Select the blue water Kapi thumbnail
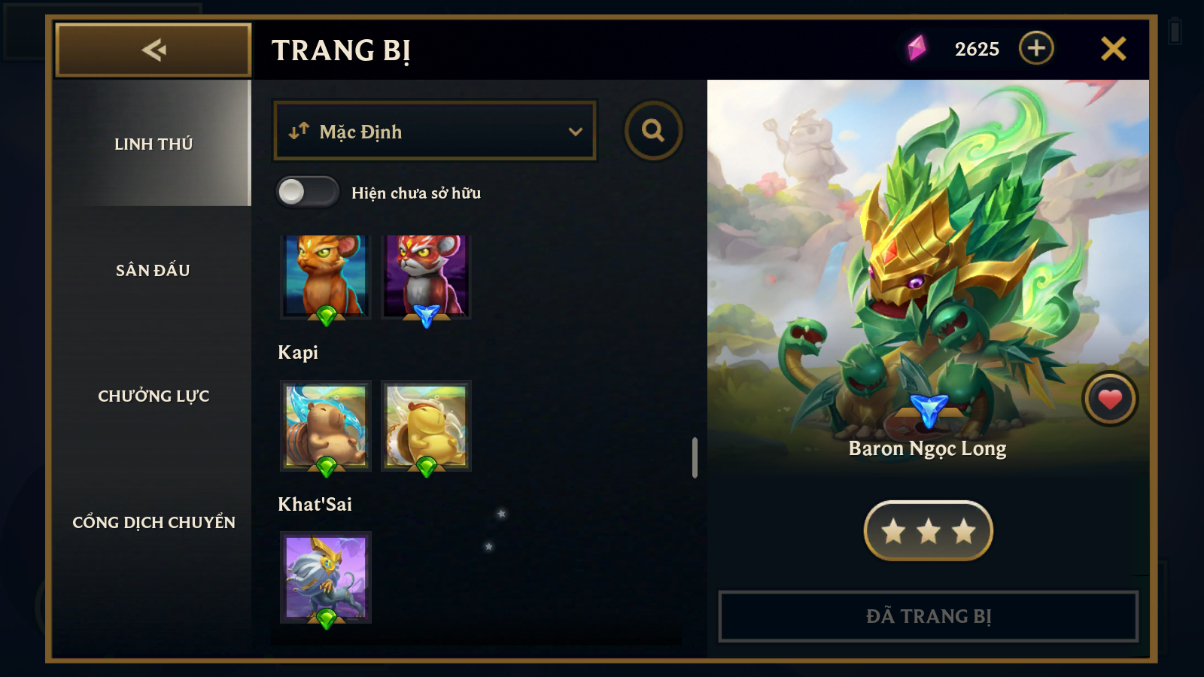 (x=326, y=425)
